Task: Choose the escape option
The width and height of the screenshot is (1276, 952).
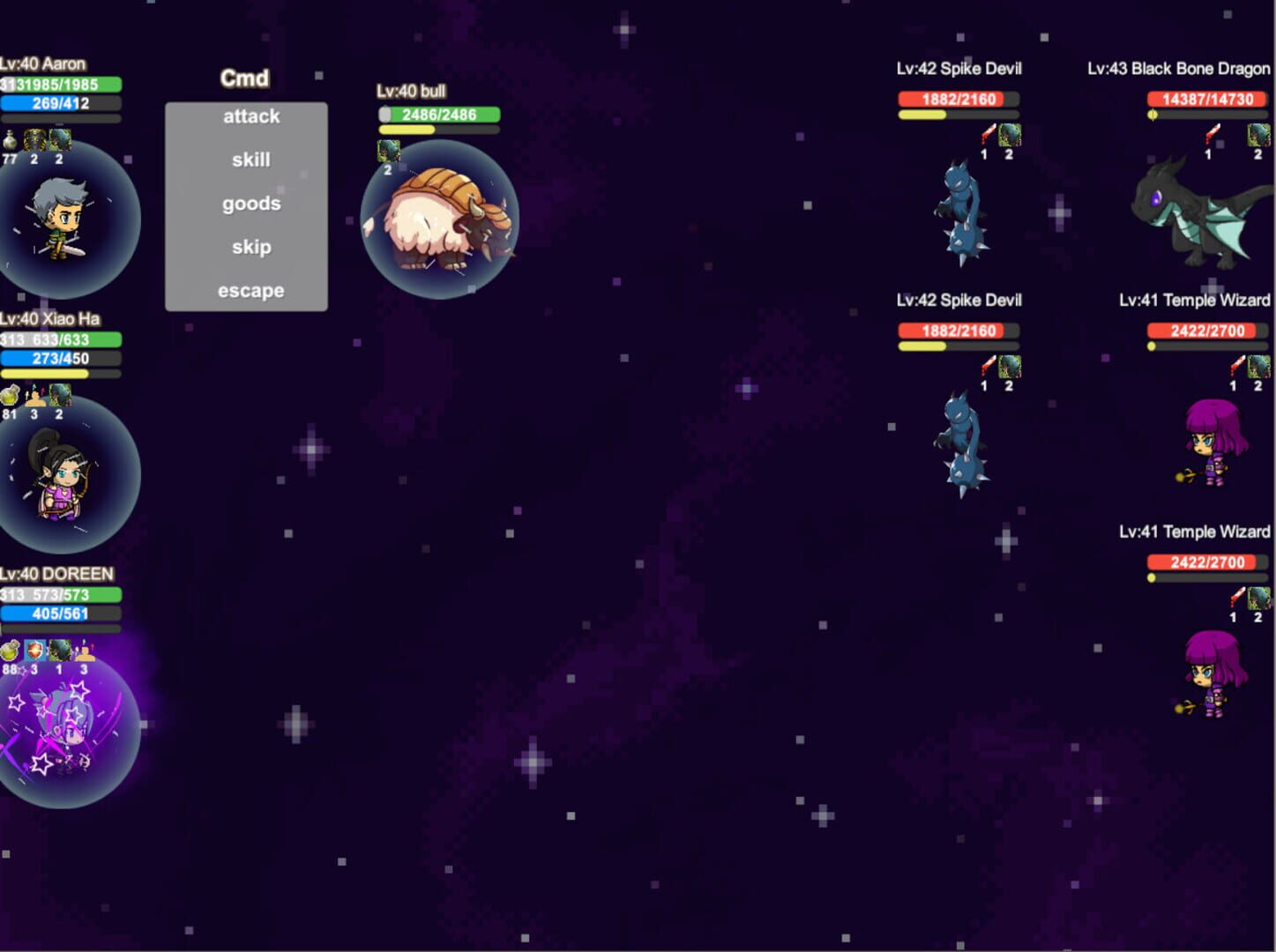Action: pyautogui.click(x=250, y=290)
